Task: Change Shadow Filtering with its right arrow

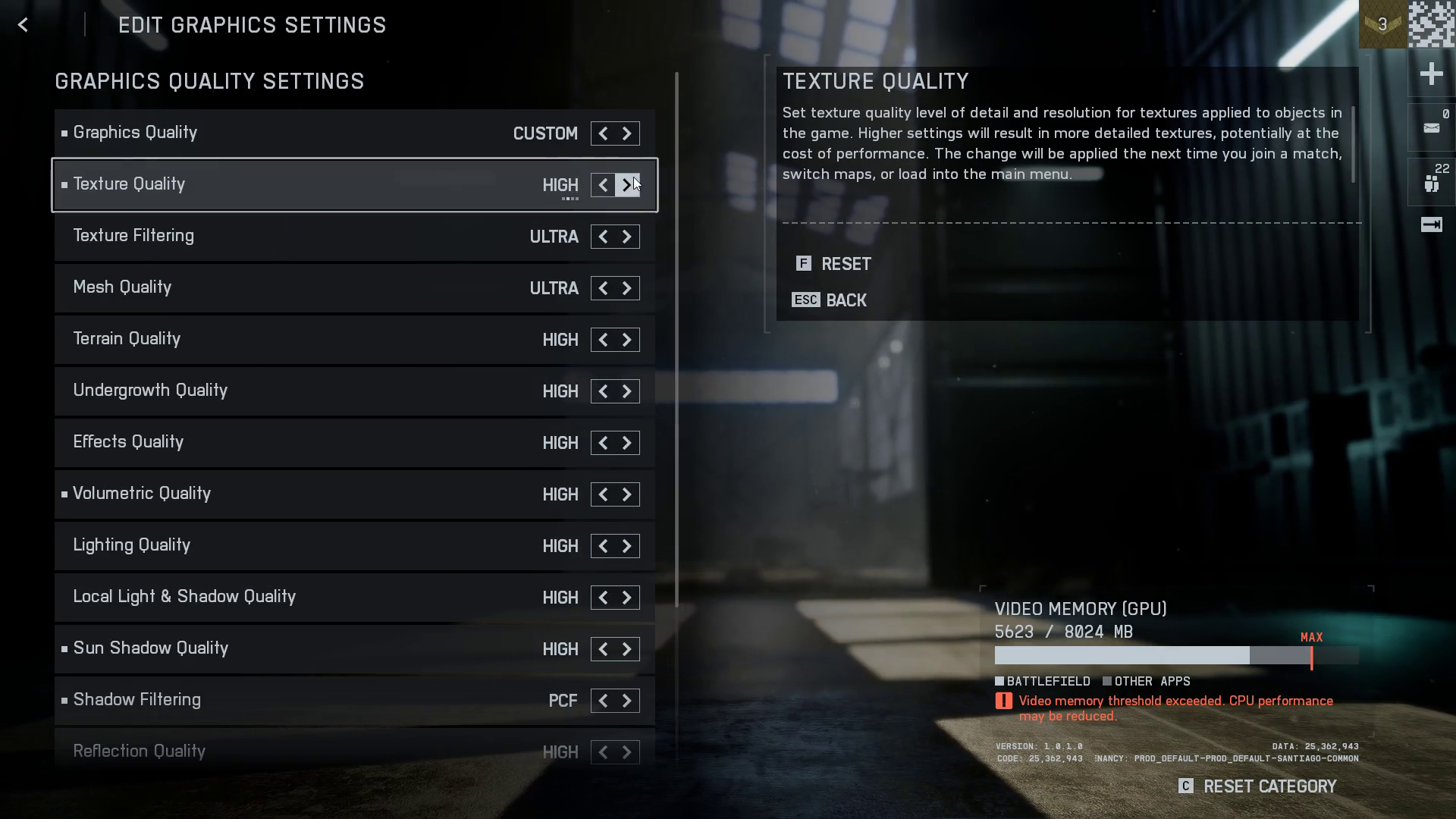Action: (x=627, y=701)
